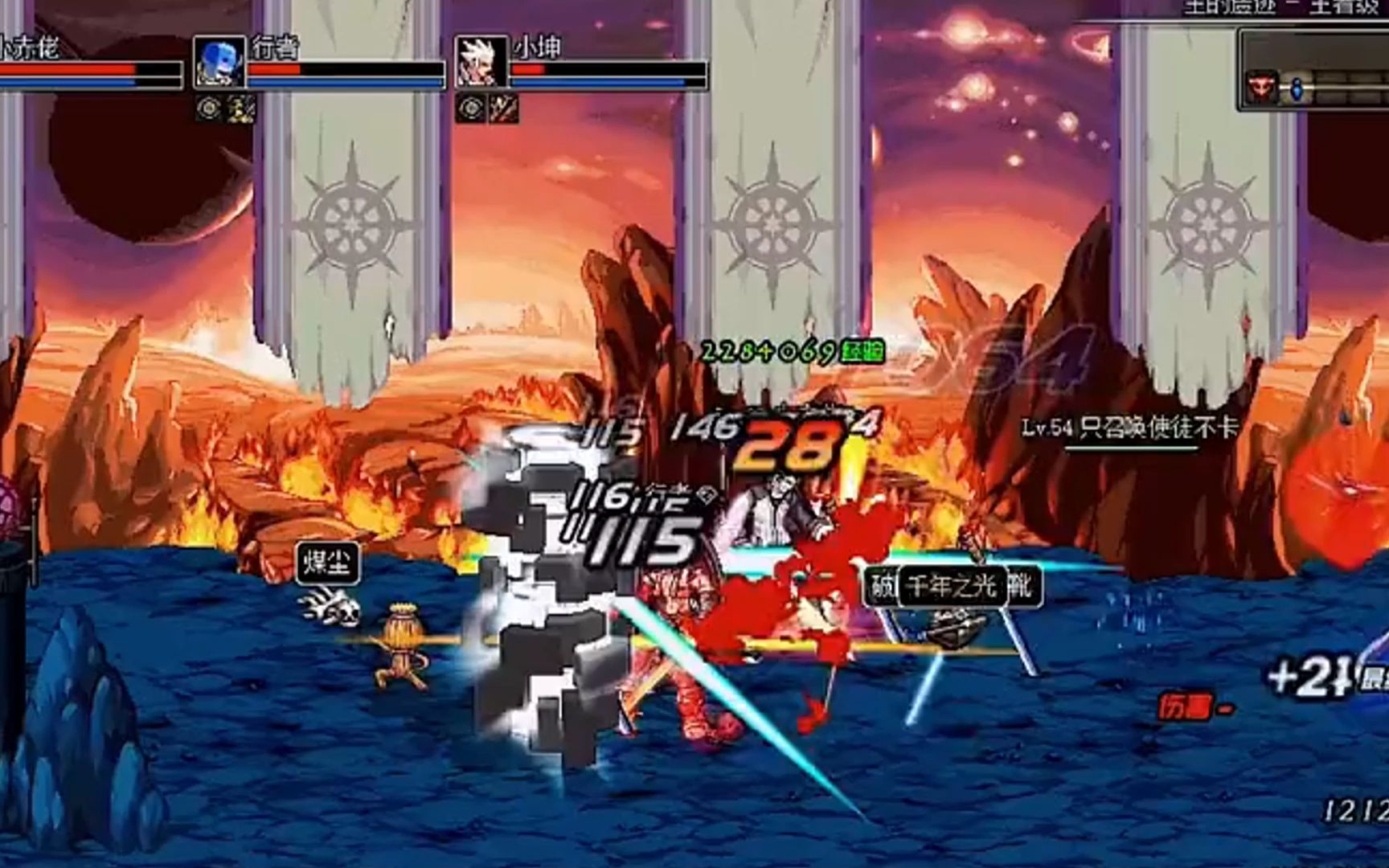Pick up the 千年之光 item label
Image resolution: width=1389 pixels, height=868 pixels.
[951, 586]
